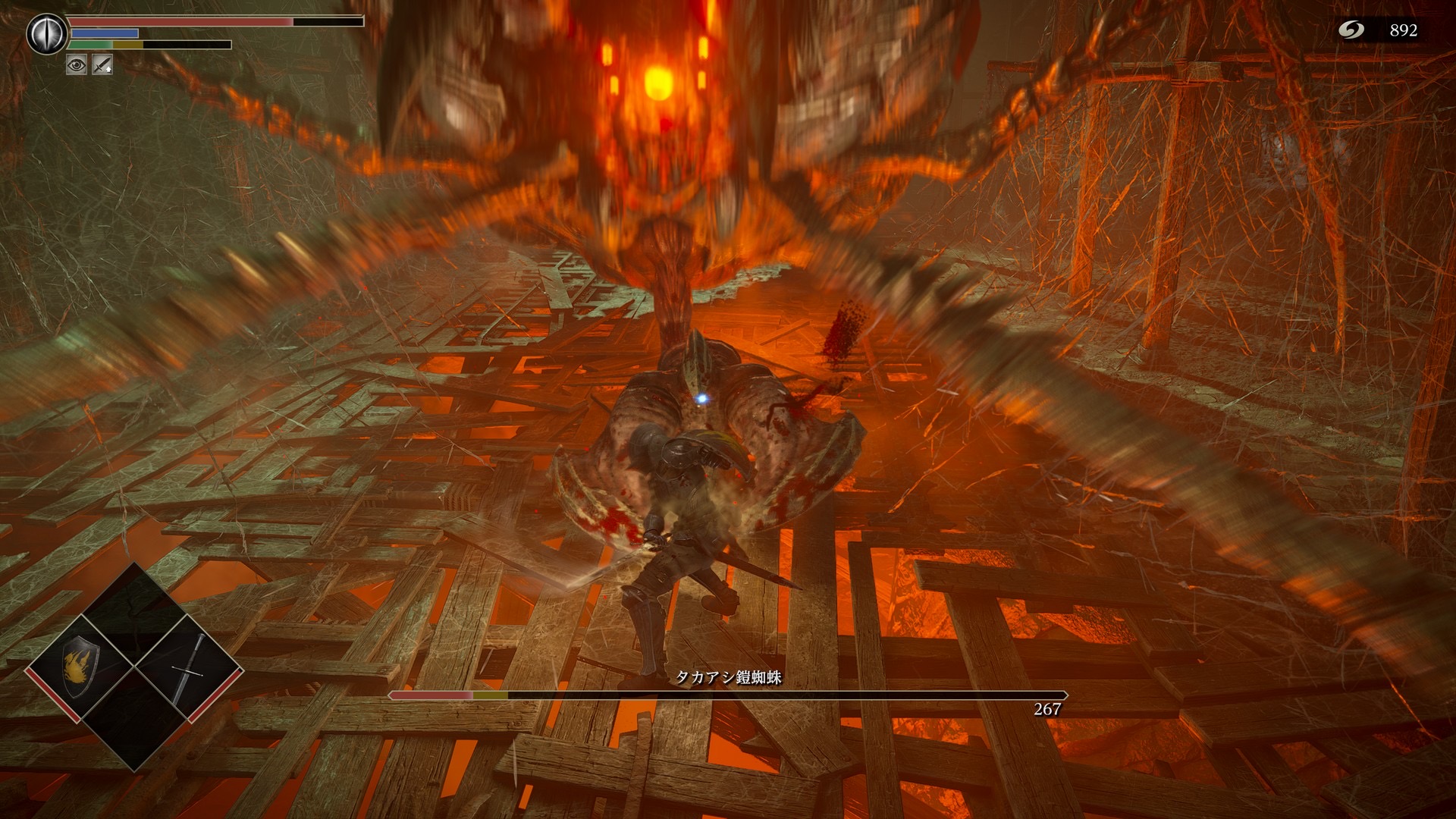The image size is (1456, 819).
Task: Select the longsword weapon slot
Action: [x=190, y=667]
